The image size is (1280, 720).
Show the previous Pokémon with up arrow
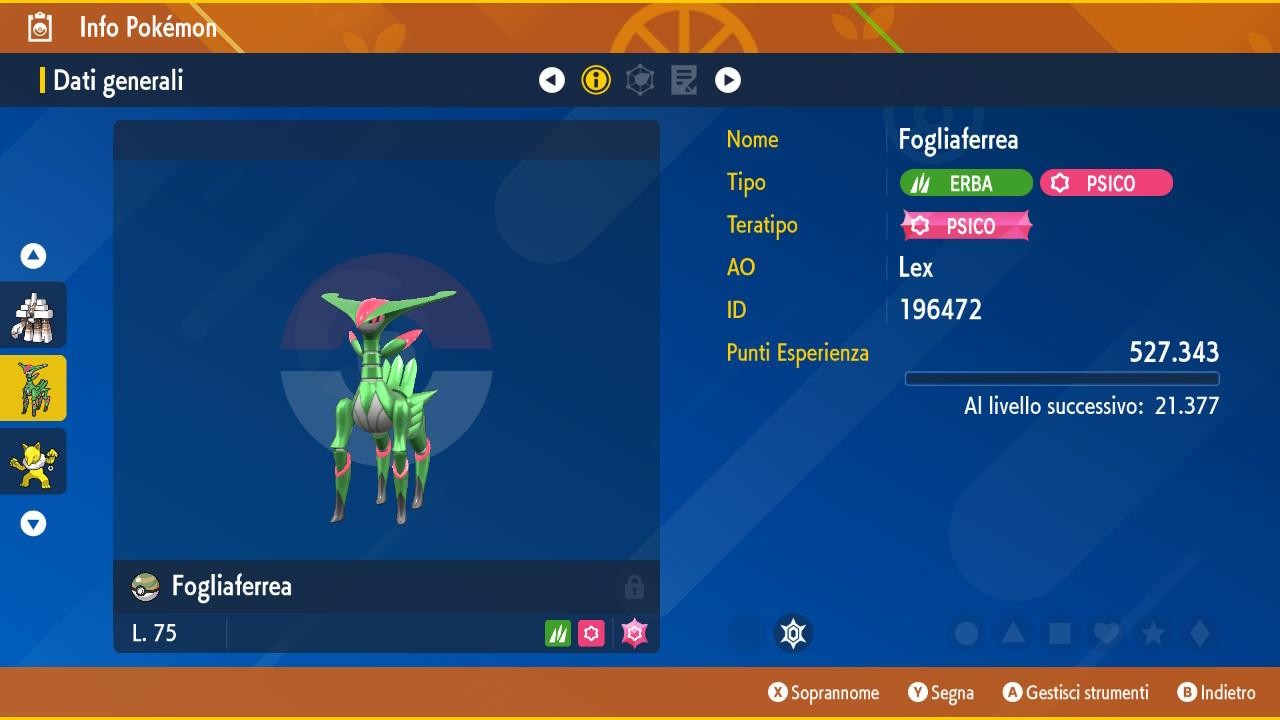click(x=34, y=257)
